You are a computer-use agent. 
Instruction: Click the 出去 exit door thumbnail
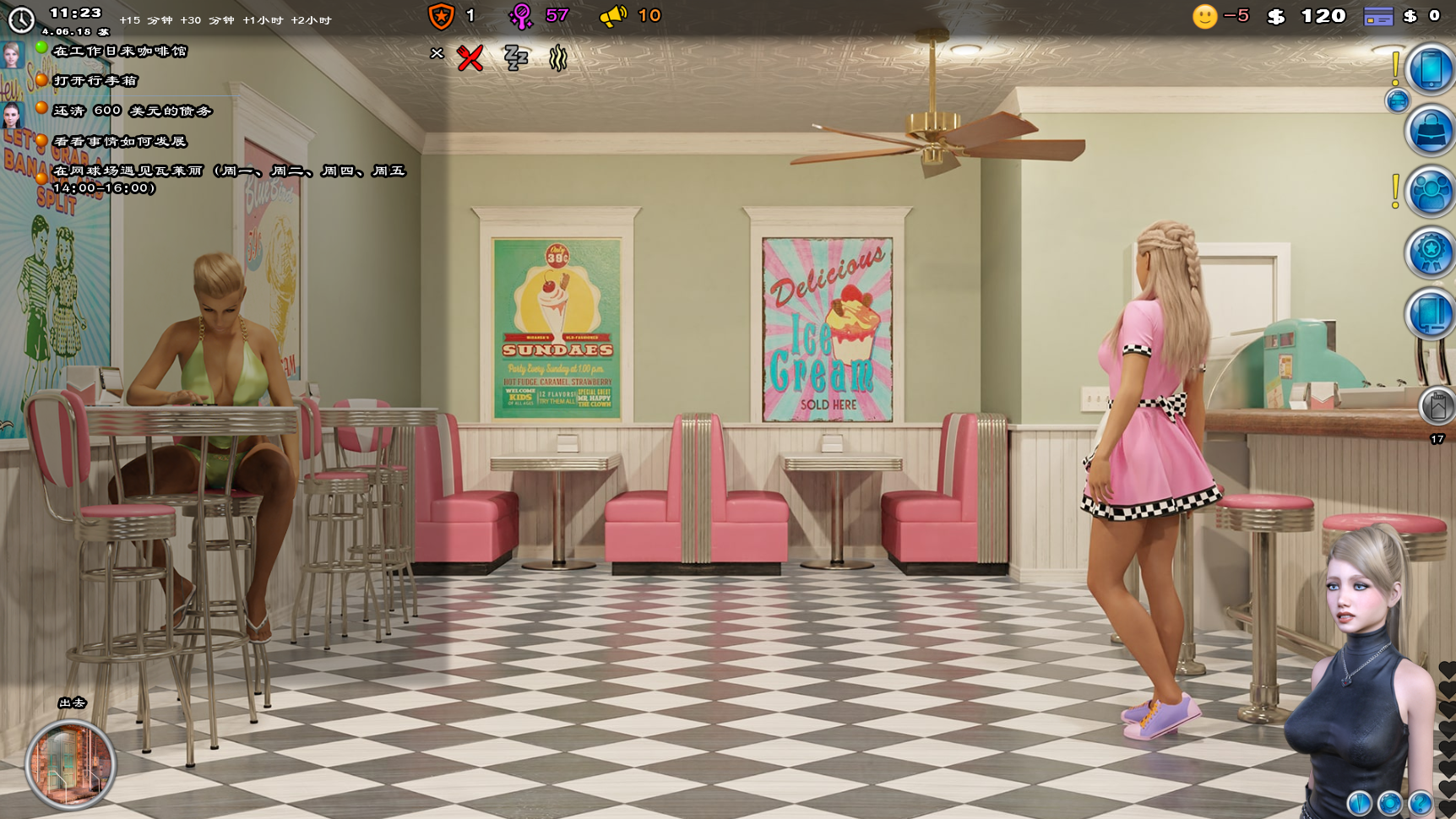coord(70,764)
